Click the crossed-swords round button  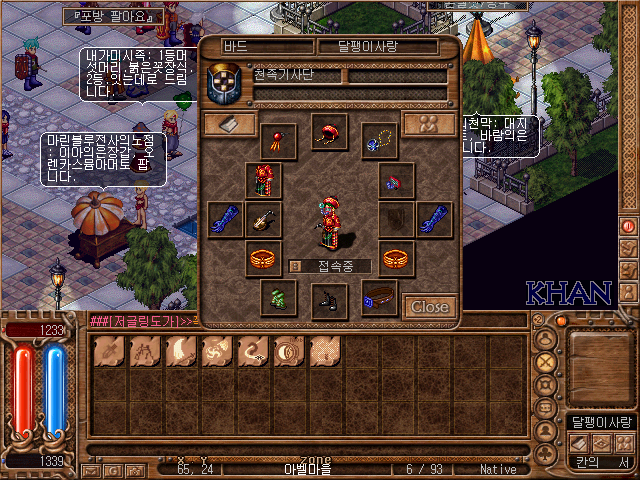pyautogui.click(x=546, y=361)
